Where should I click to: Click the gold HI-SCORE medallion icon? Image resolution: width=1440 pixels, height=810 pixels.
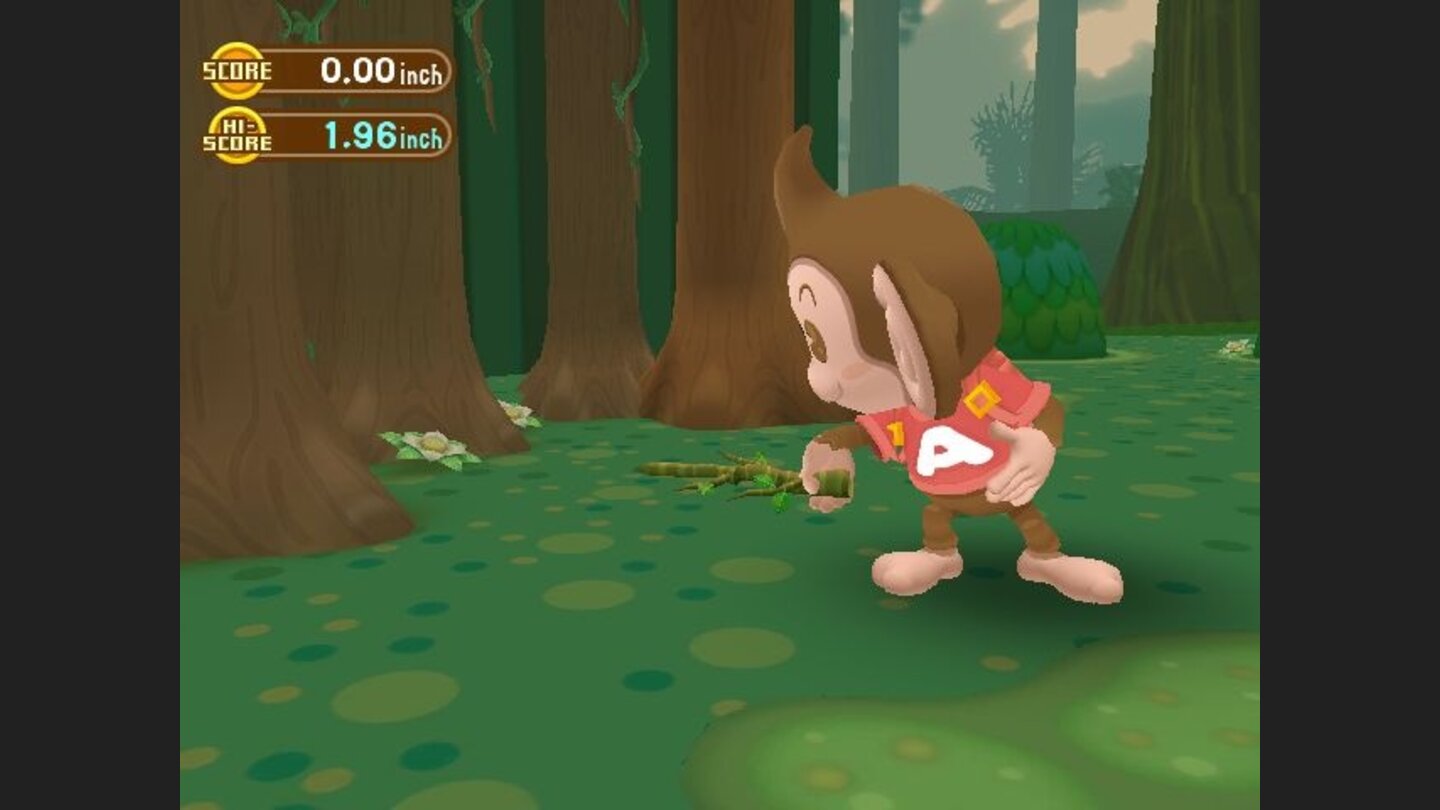pos(234,133)
